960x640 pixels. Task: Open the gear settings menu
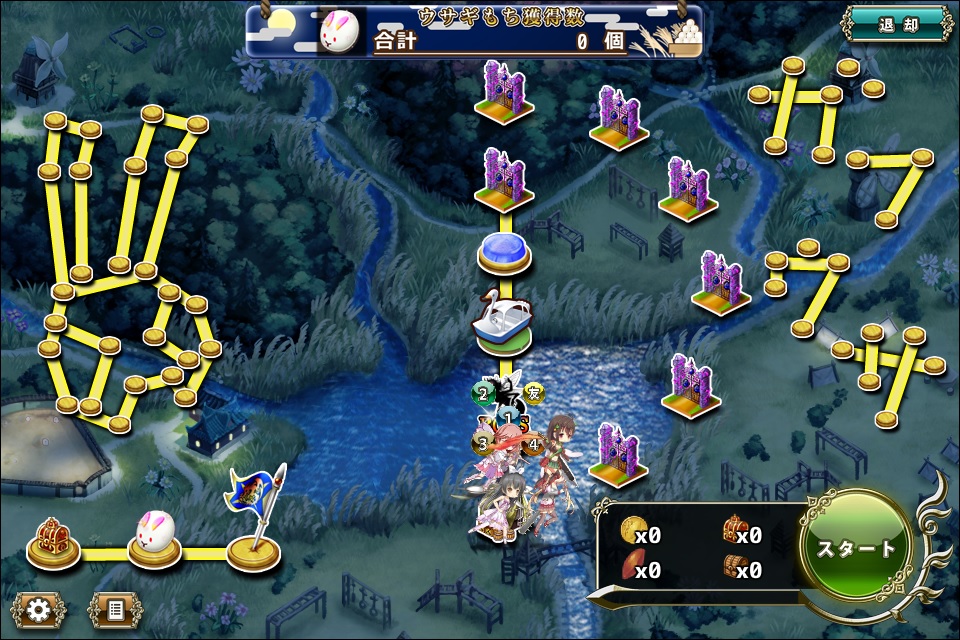tap(40, 609)
